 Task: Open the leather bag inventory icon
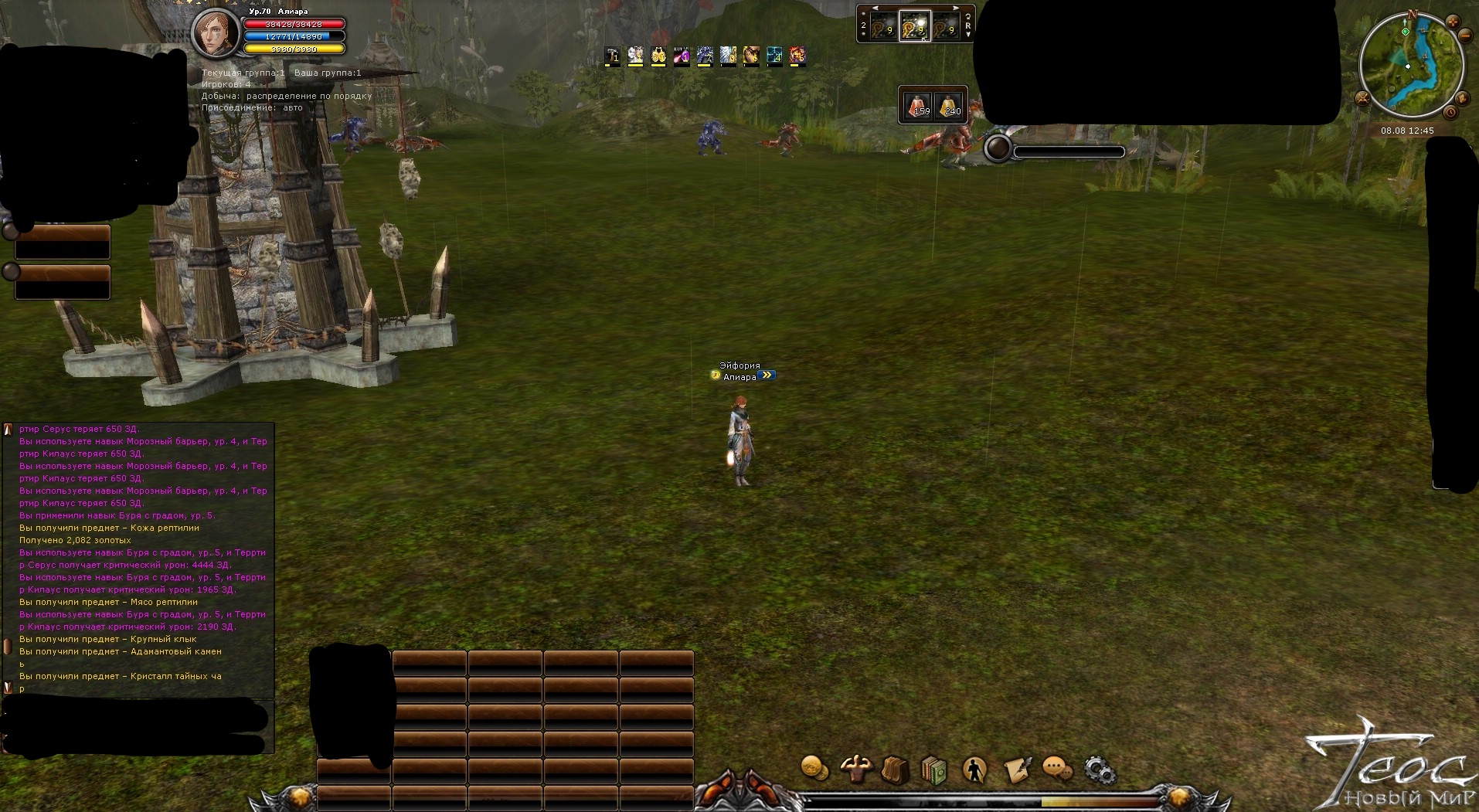point(895,770)
